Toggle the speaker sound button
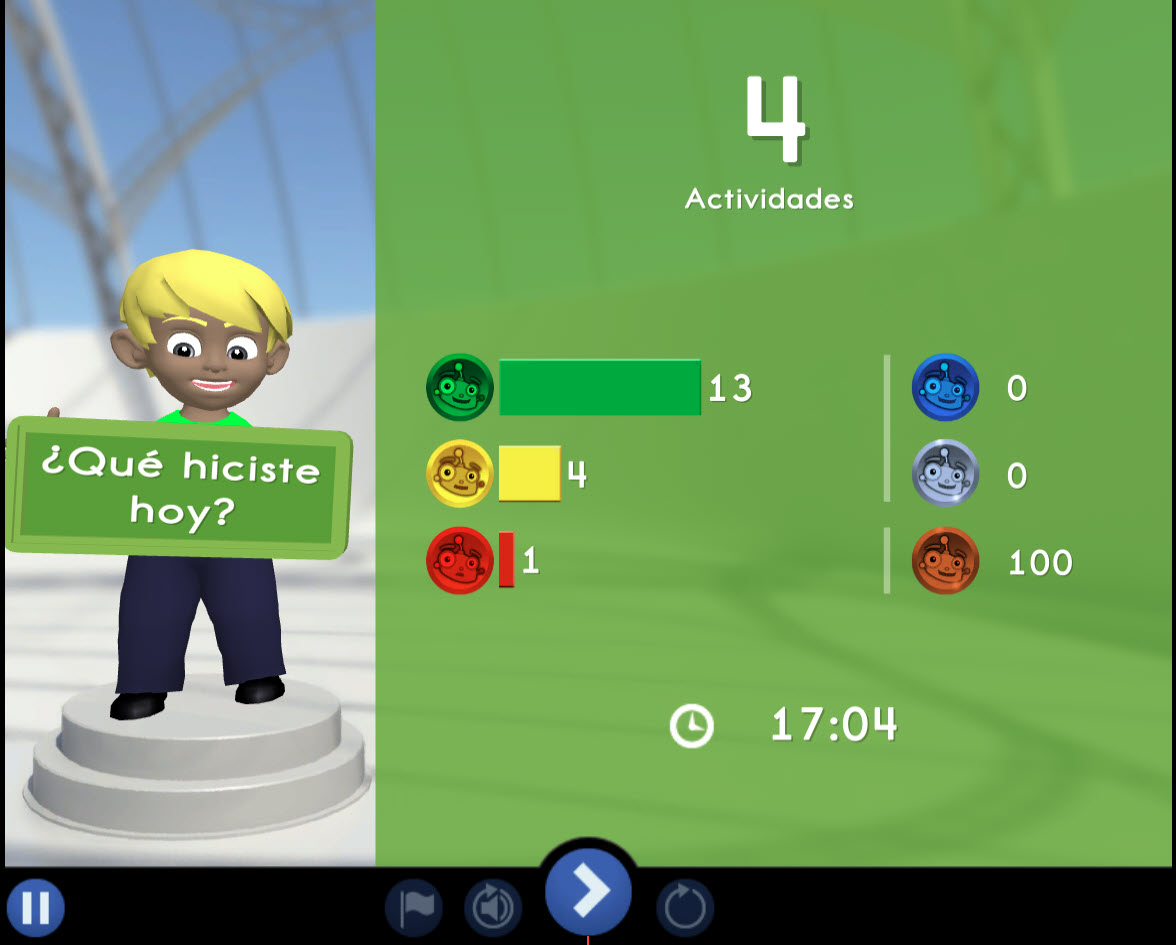Viewport: 1176px width, 945px height. tap(493, 908)
